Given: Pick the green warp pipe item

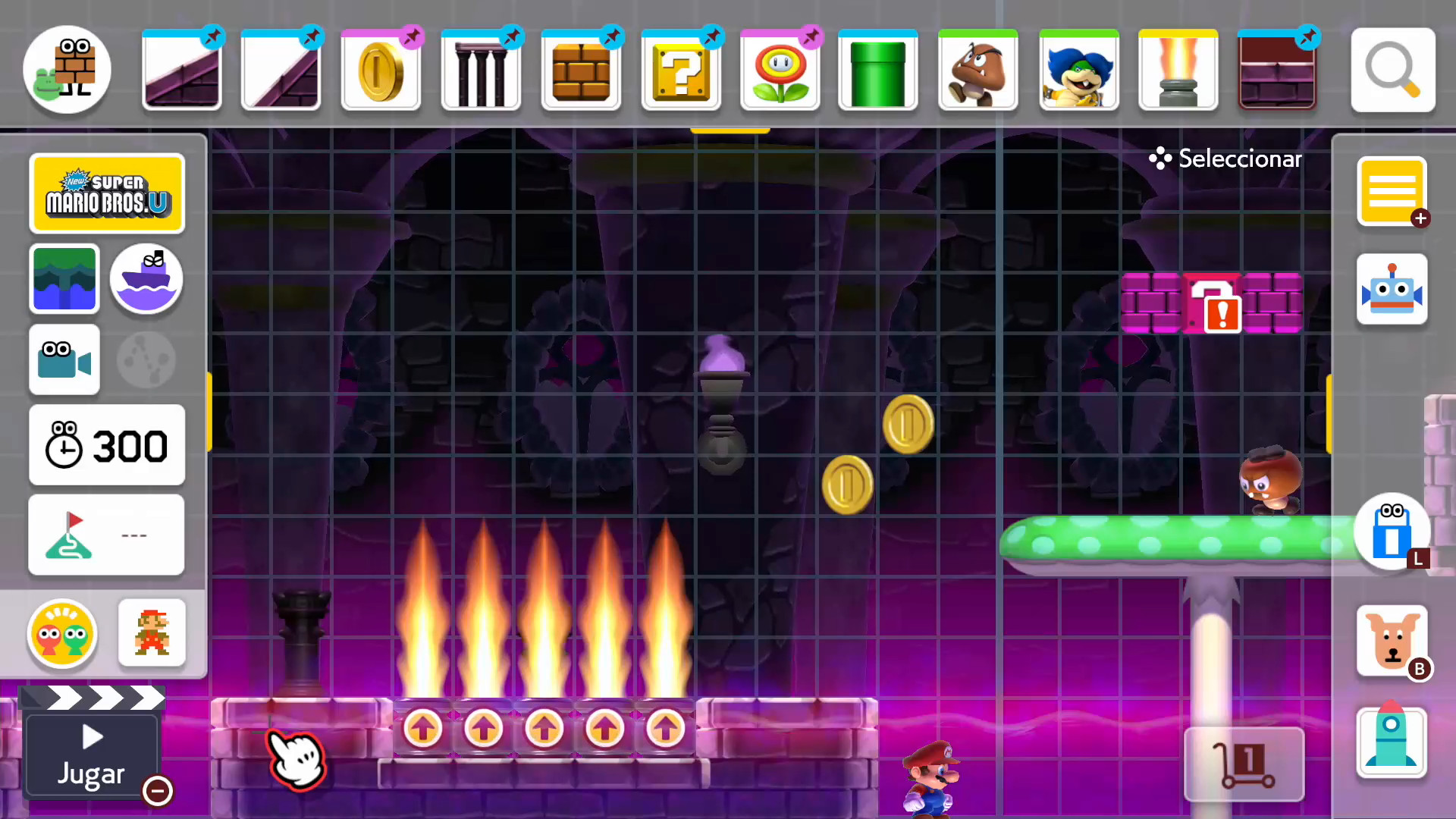Looking at the screenshot, I should pyautogui.click(x=877, y=69).
